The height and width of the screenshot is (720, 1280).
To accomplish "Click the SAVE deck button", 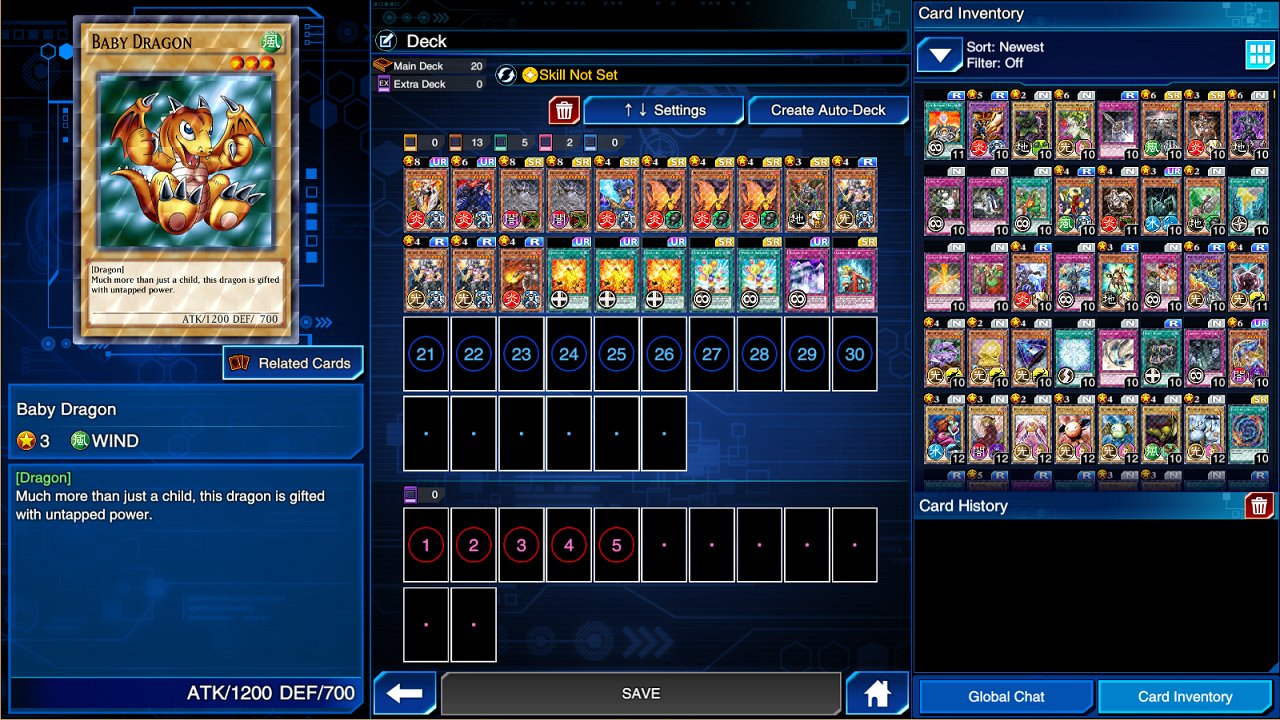I will tap(640, 693).
